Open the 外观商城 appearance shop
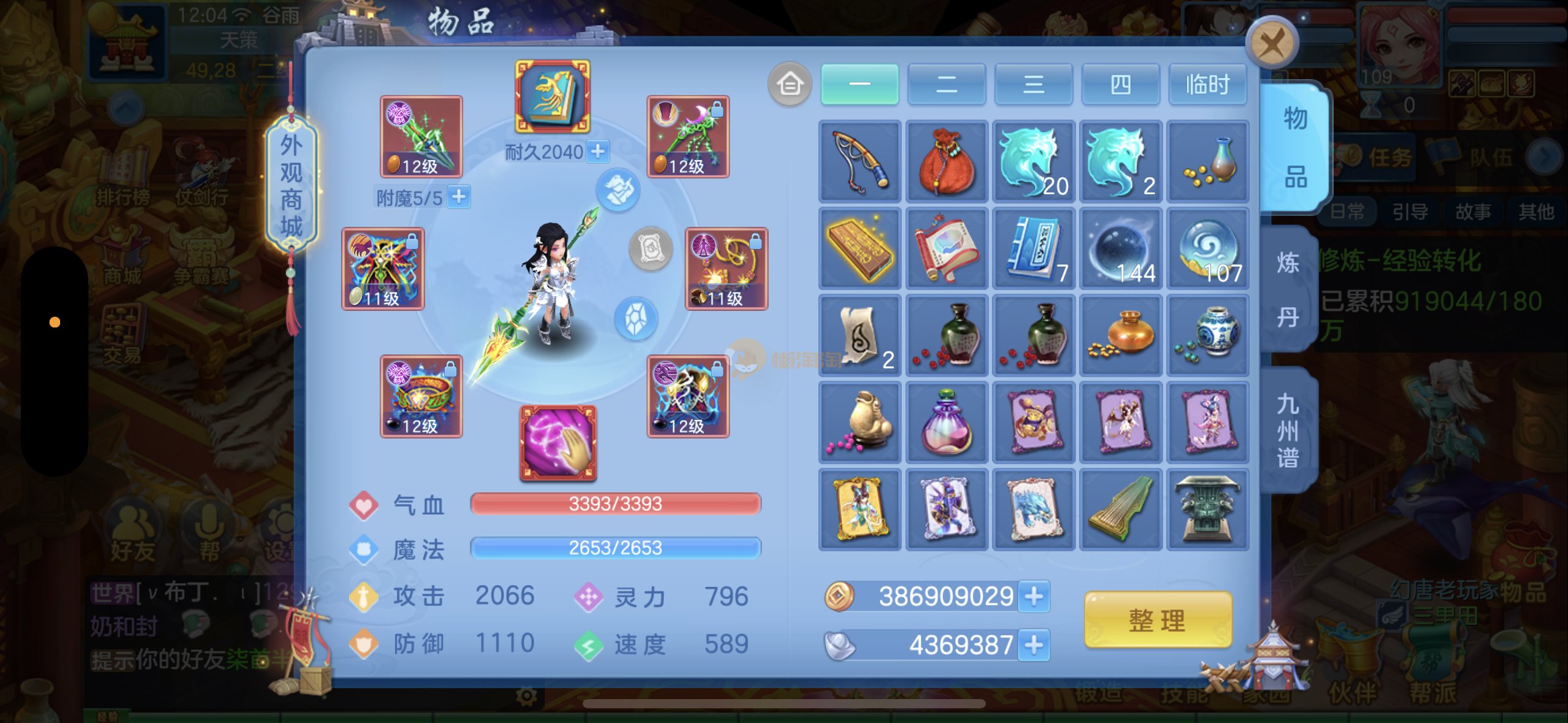 tap(291, 185)
